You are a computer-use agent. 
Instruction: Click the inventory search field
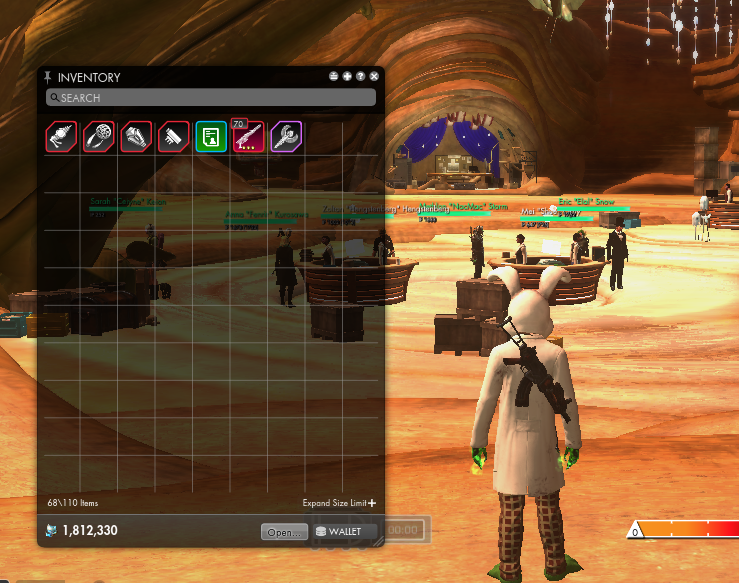[210, 98]
